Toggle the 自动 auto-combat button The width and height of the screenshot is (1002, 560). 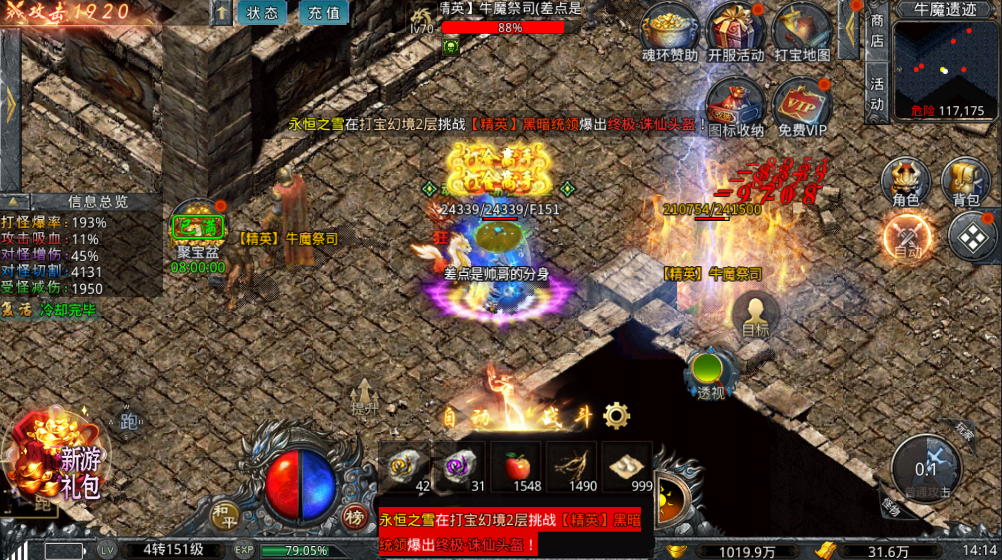907,239
